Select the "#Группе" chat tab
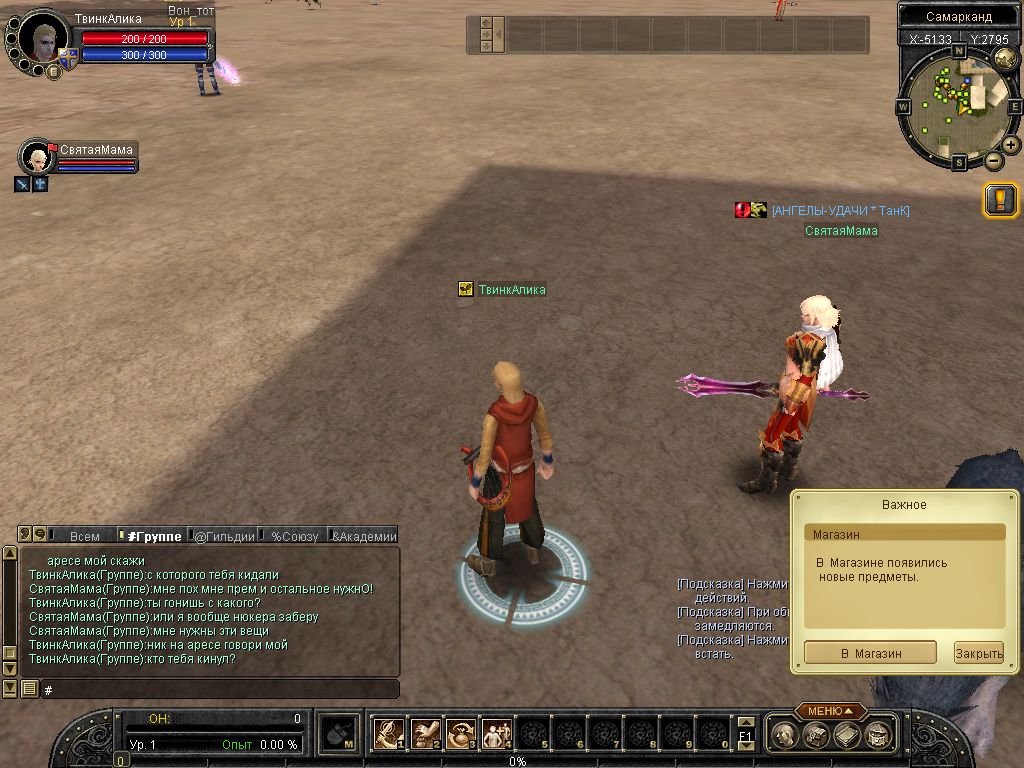Image resolution: width=1024 pixels, height=768 pixels. coord(154,536)
